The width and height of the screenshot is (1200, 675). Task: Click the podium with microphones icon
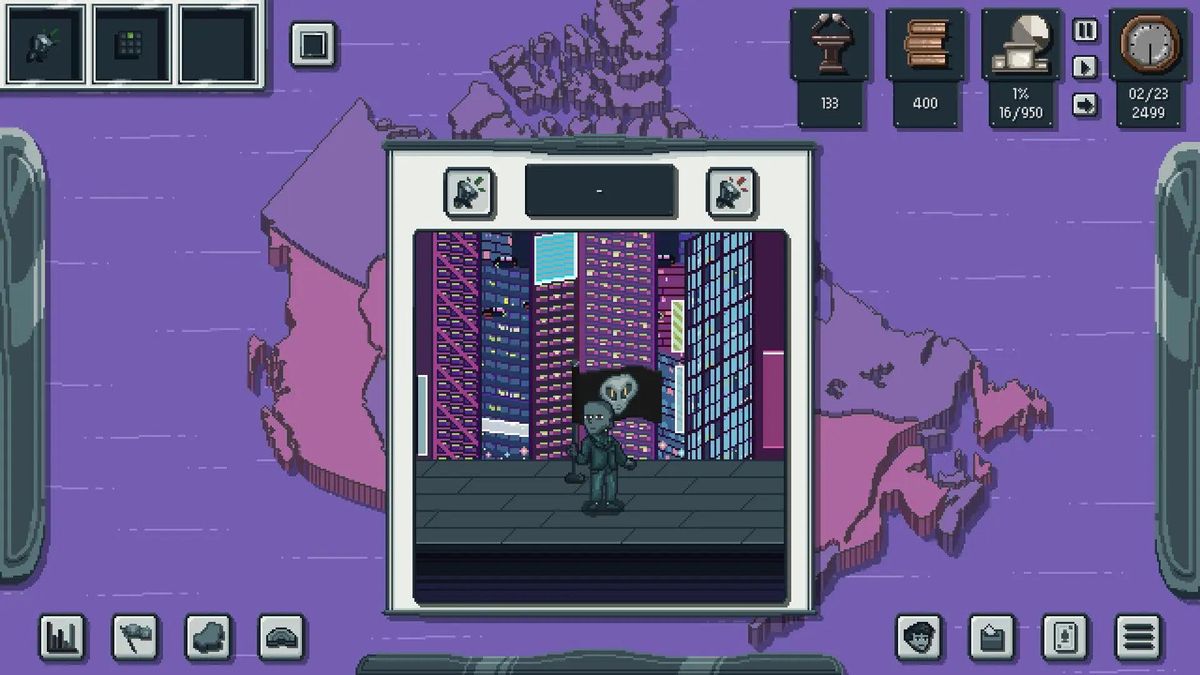point(830,45)
